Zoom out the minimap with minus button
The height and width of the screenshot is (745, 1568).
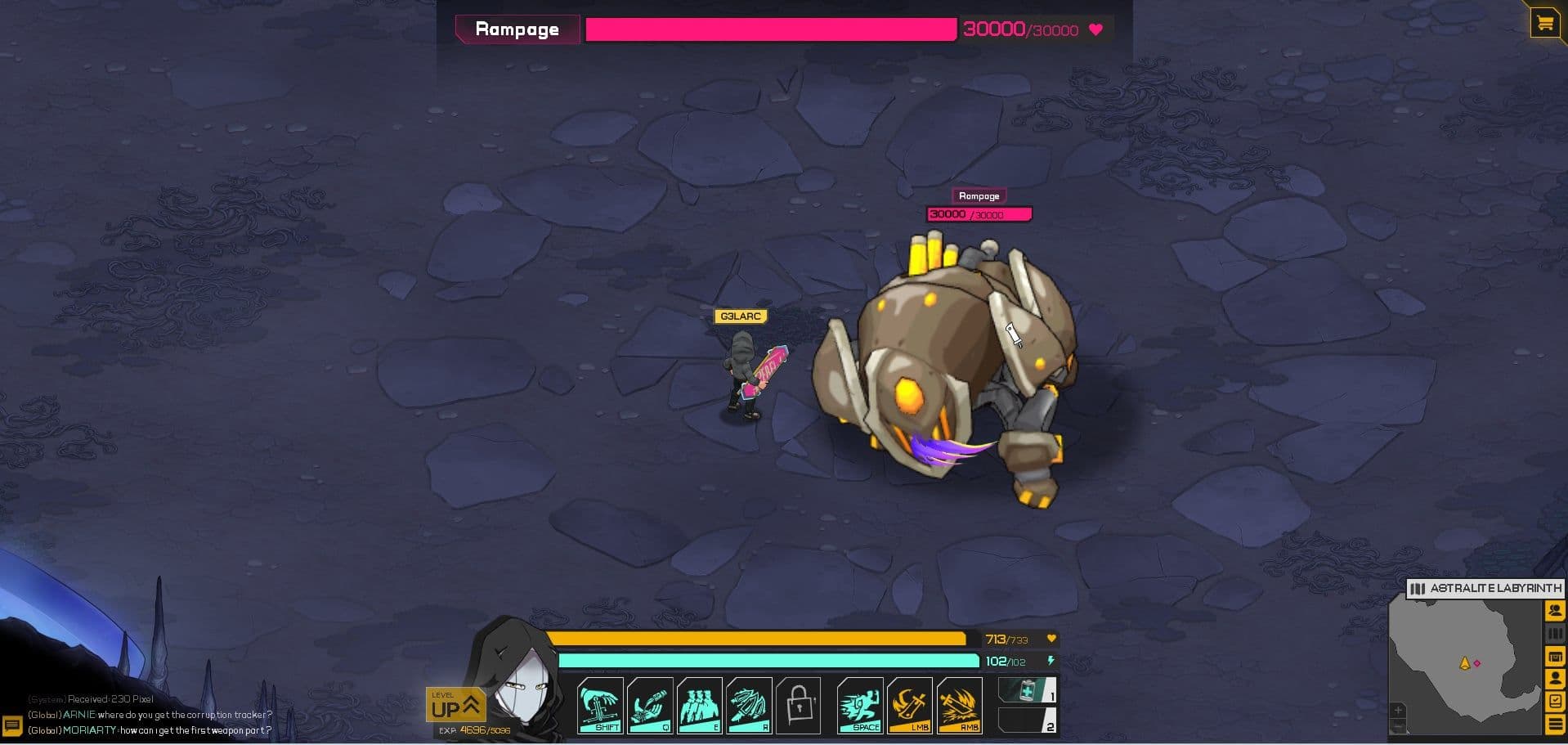click(x=1398, y=726)
